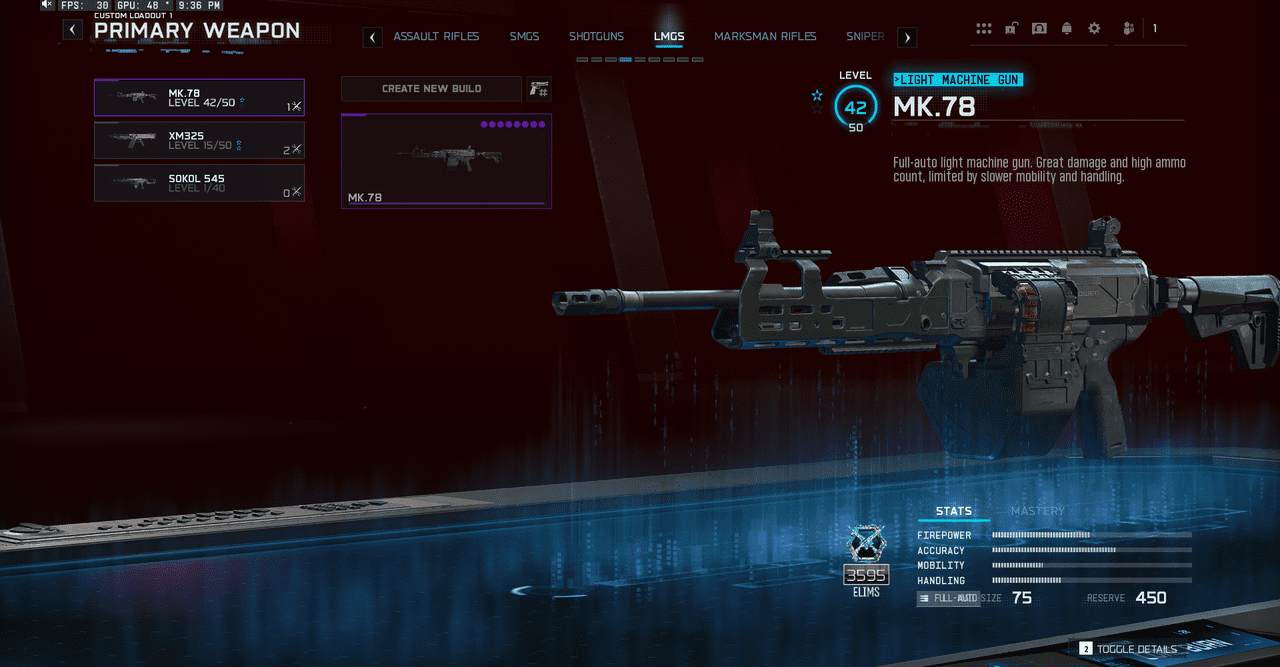Select the MK.78 weapon row

click(x=199, y=98)
